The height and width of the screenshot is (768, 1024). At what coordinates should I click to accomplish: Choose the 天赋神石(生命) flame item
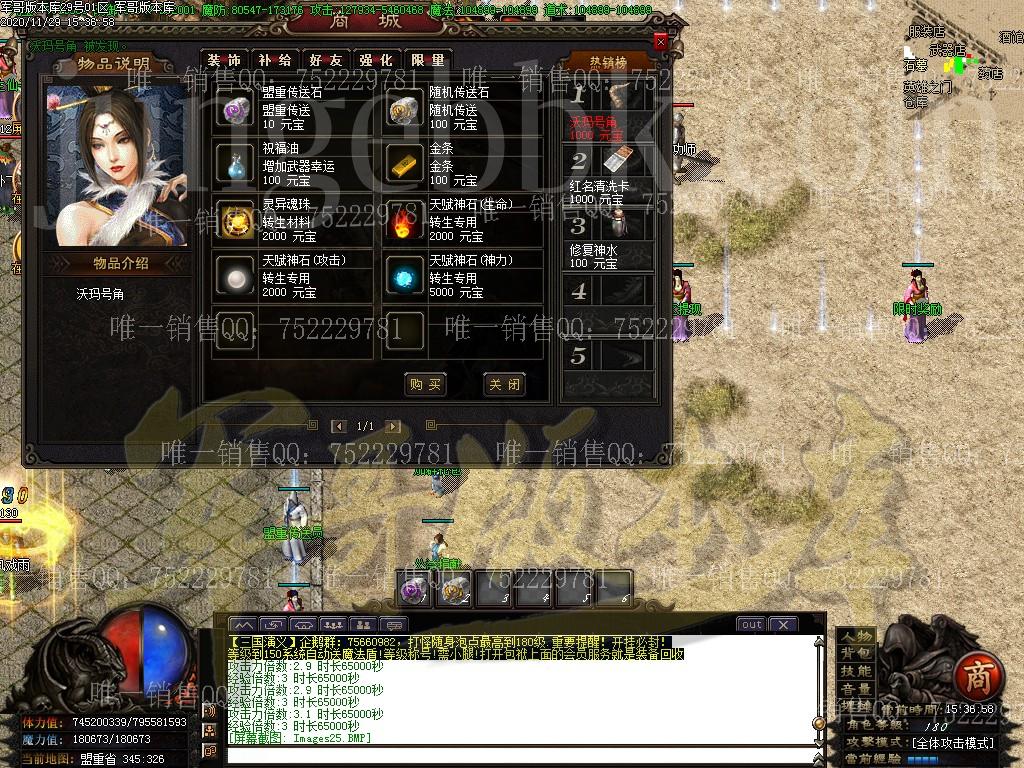click(x=405, y=219)
